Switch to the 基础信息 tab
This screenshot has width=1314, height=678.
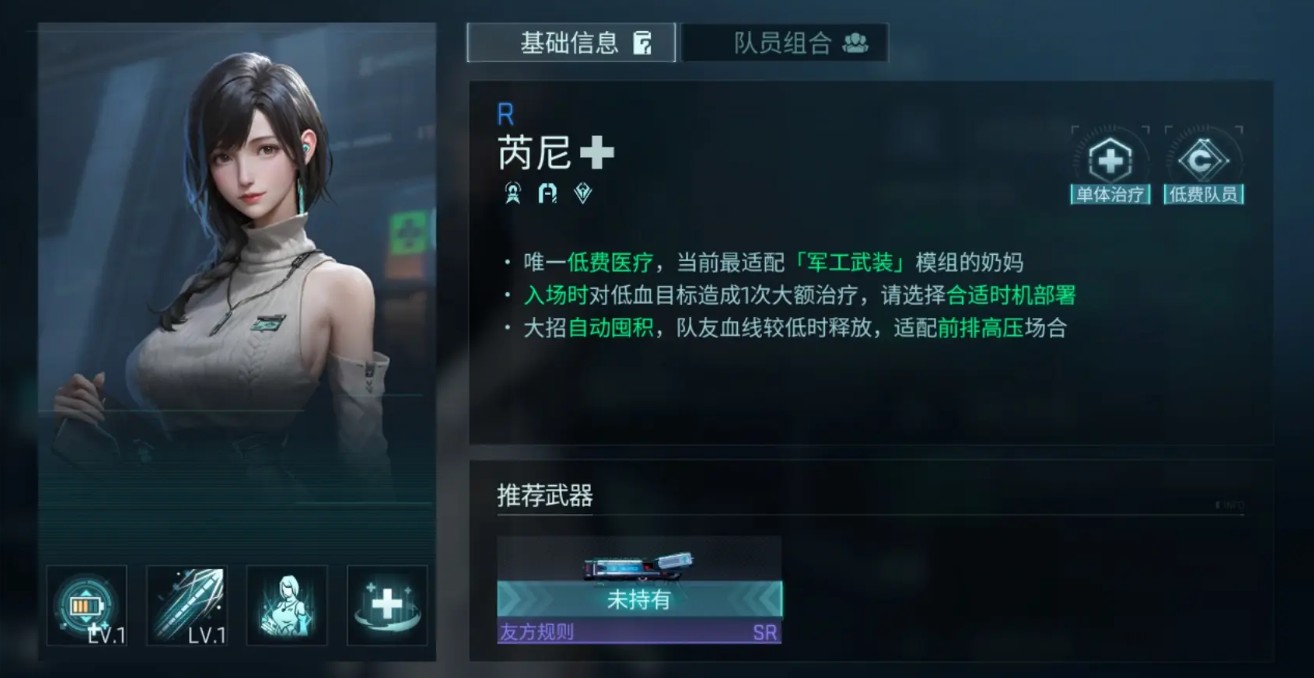coord(571,43)
